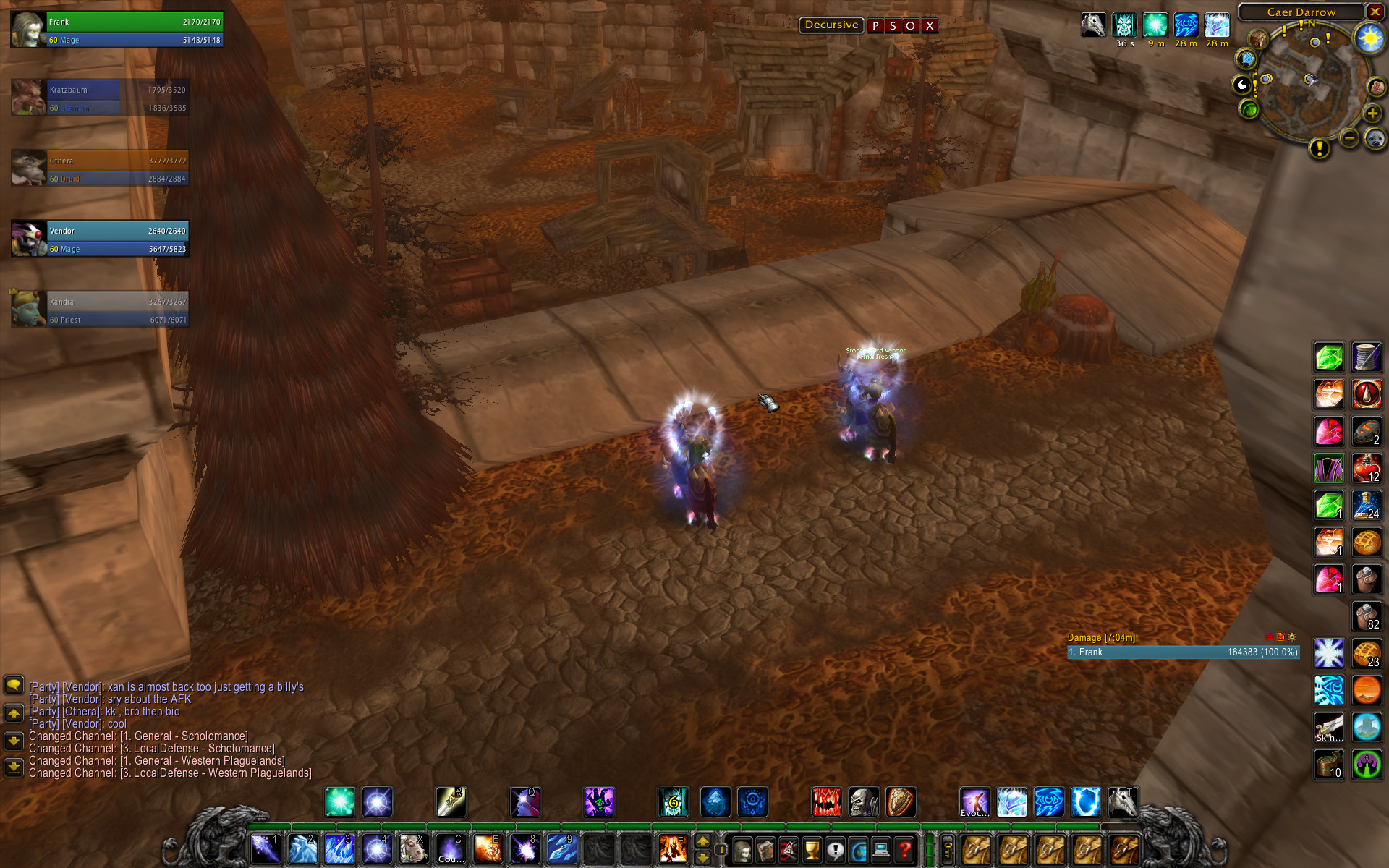This screenshot has width=1389, height=868.
Task: Target party member Othera the Druid
Action: tap(101, 169)
